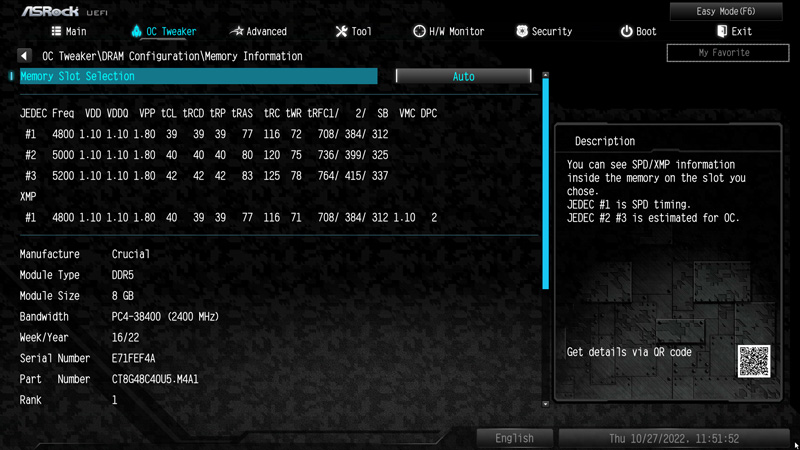Select the Tool tab
The height and width of the screenshot is (450, 800).
[x=353, y=32]
